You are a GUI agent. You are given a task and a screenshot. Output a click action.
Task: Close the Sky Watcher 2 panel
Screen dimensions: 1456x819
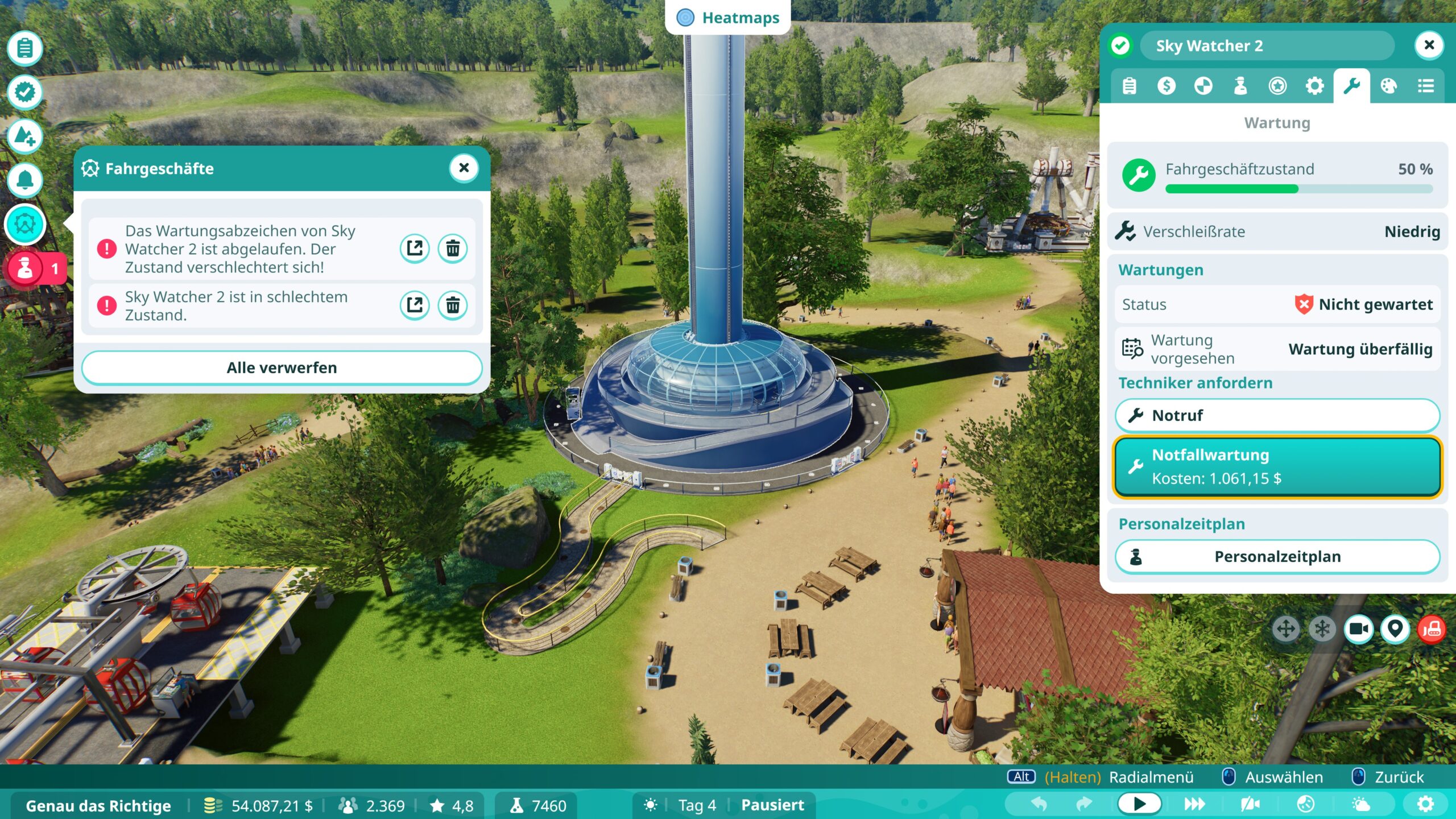(x=1429, y=45)
